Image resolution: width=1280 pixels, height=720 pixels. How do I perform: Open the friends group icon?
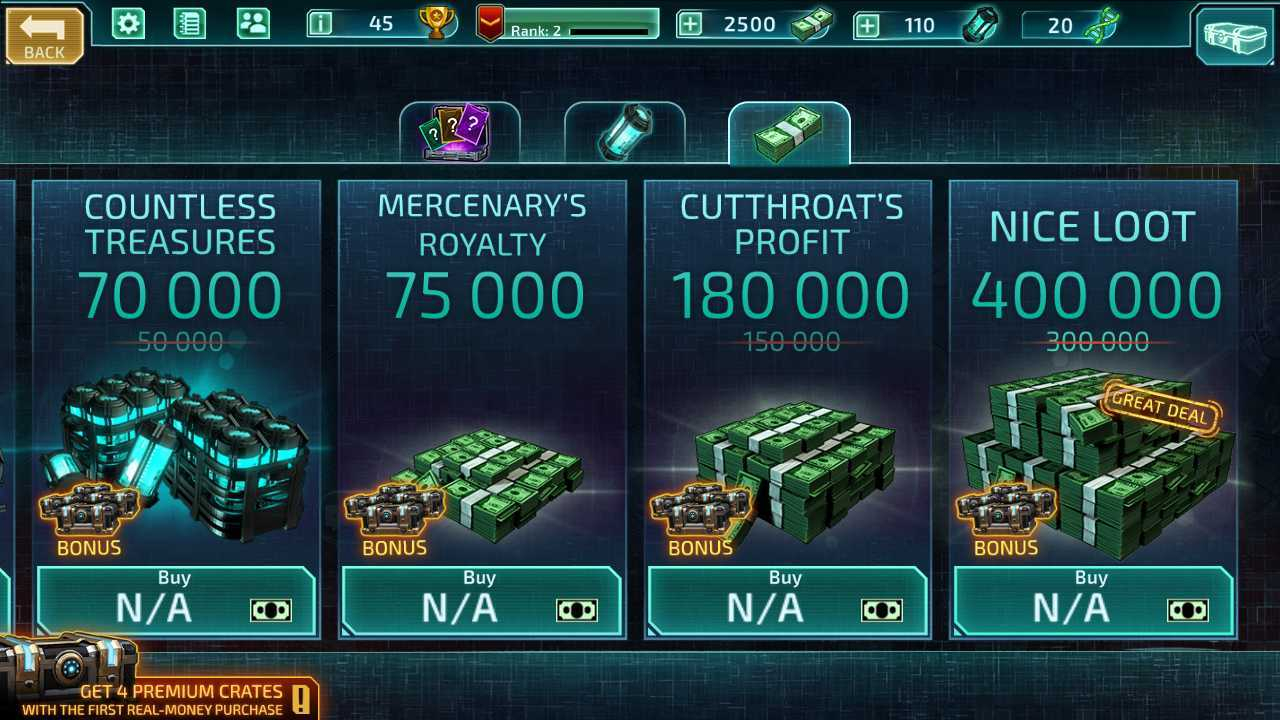coord(253,23)
